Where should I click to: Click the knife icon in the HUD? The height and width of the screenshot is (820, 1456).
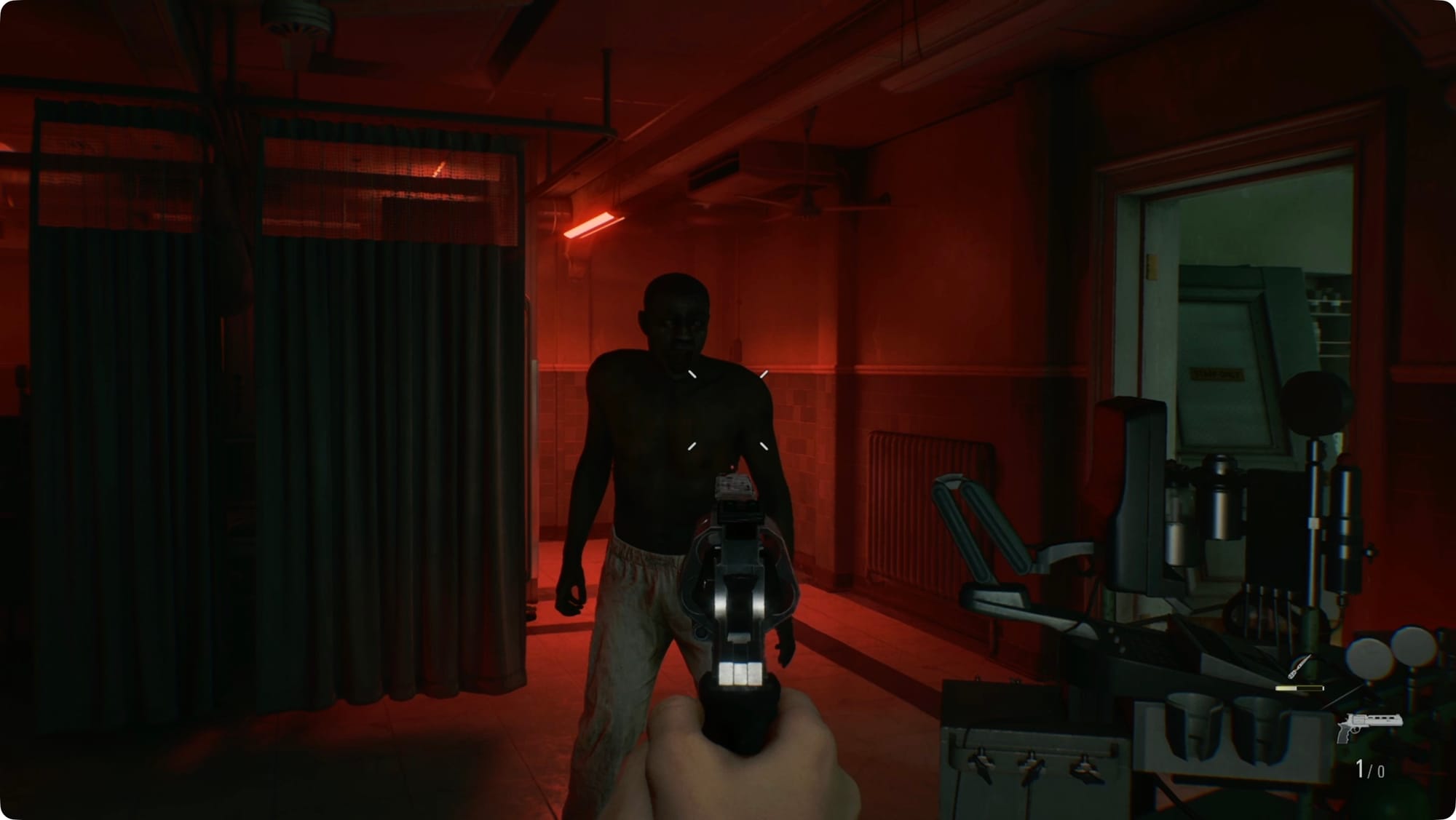click(1299, 666)
